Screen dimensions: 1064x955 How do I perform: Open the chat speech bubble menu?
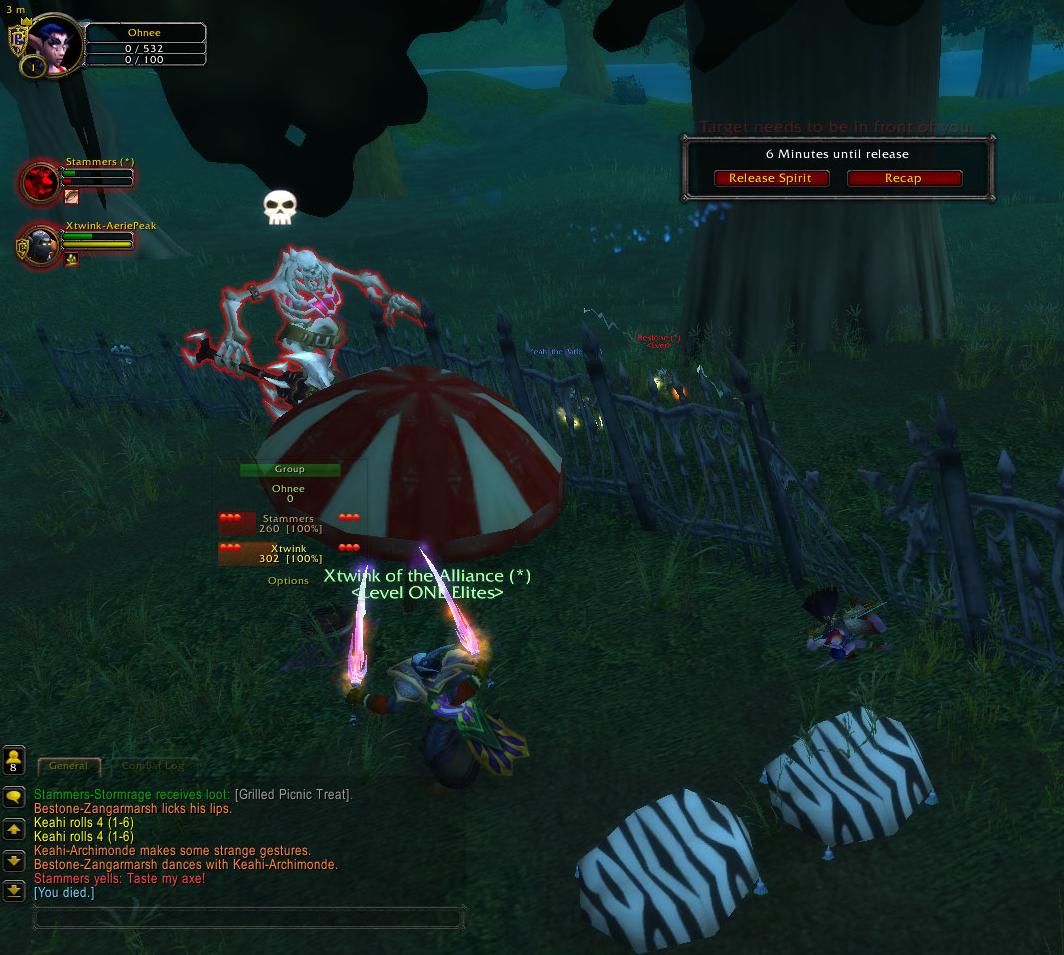(14, 797)
